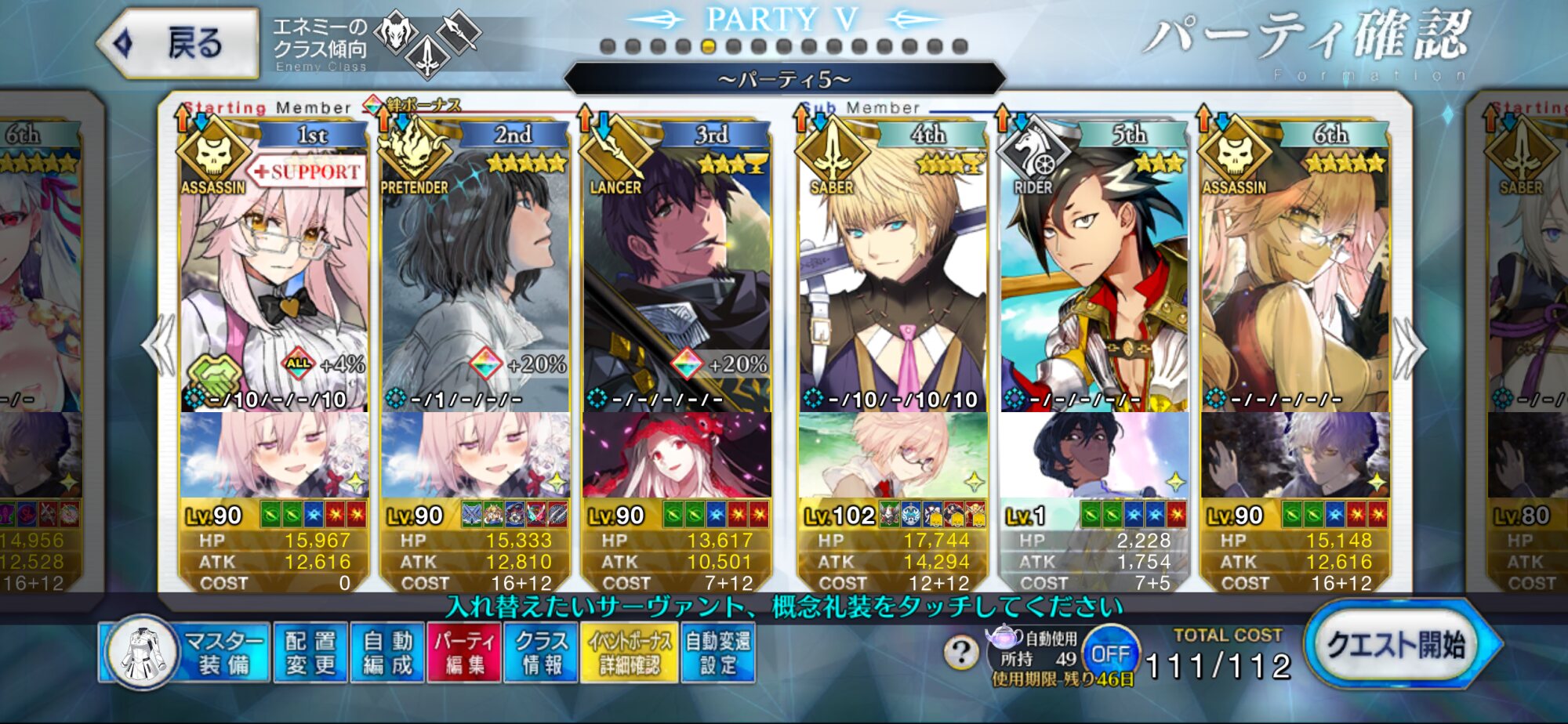Show クラス情報 class info
This screenshot has height=724, width=1568.
541,653
